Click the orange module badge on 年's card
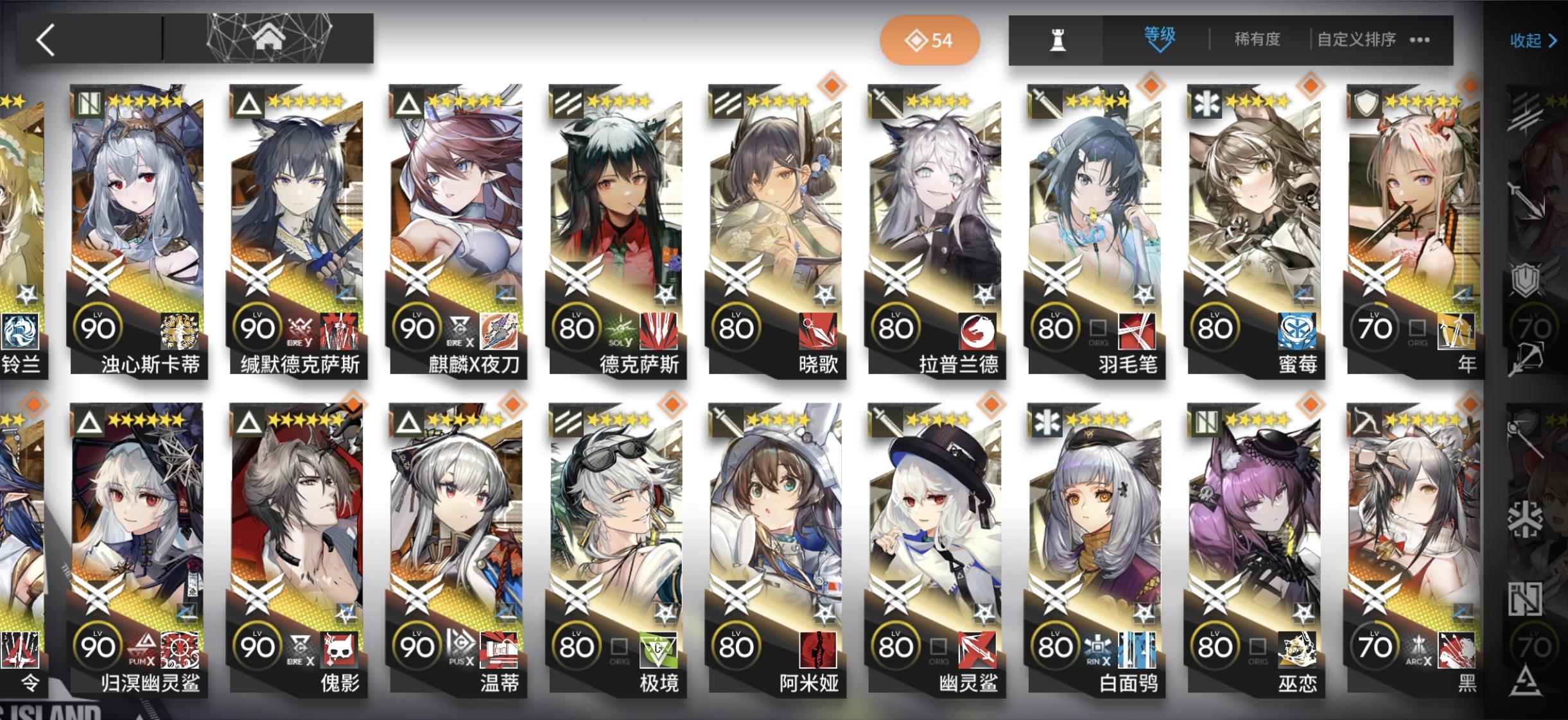Image resolution: width=1568 pixels, height=720 pixels. (1469, 85)
